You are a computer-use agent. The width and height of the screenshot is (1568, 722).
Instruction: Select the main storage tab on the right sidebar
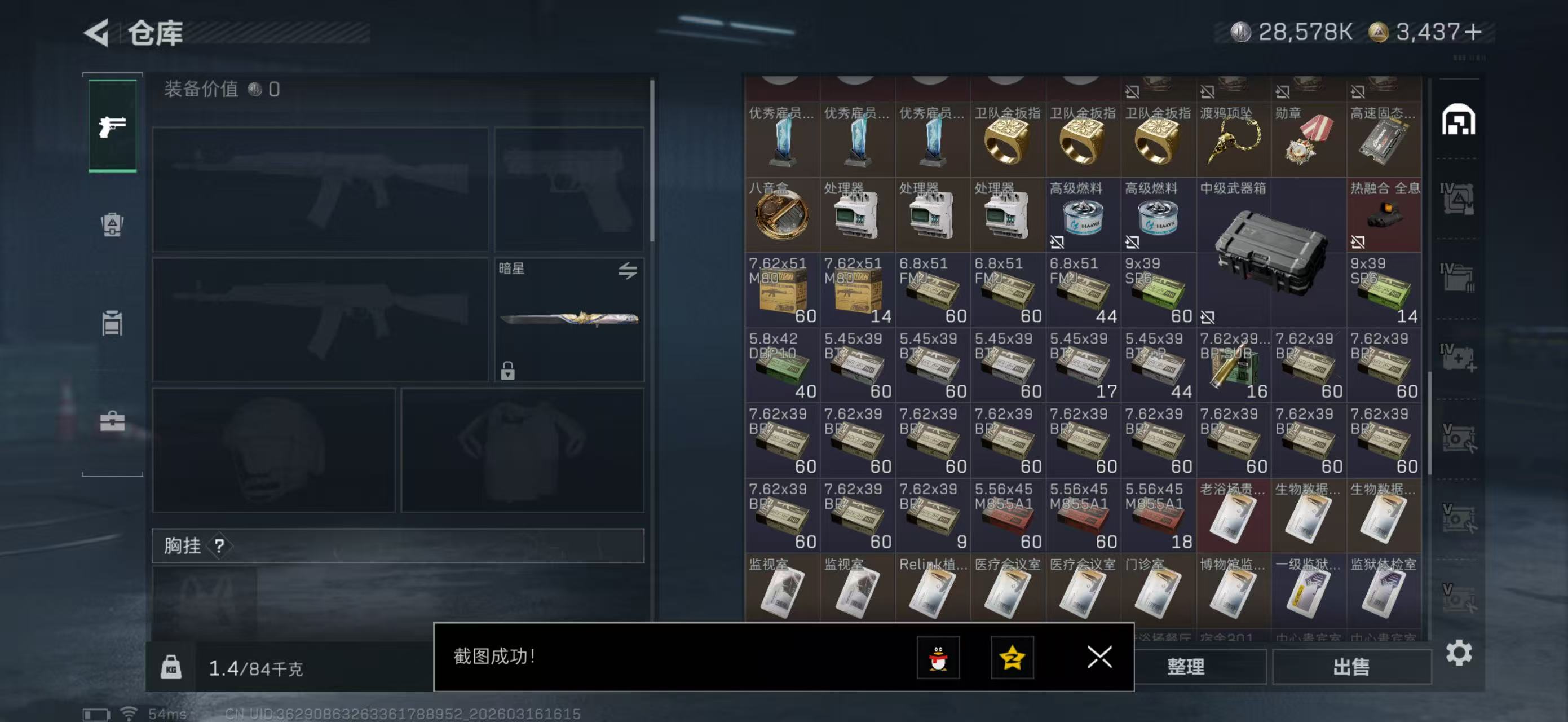pyautogui.click(x=1461, y=120)
